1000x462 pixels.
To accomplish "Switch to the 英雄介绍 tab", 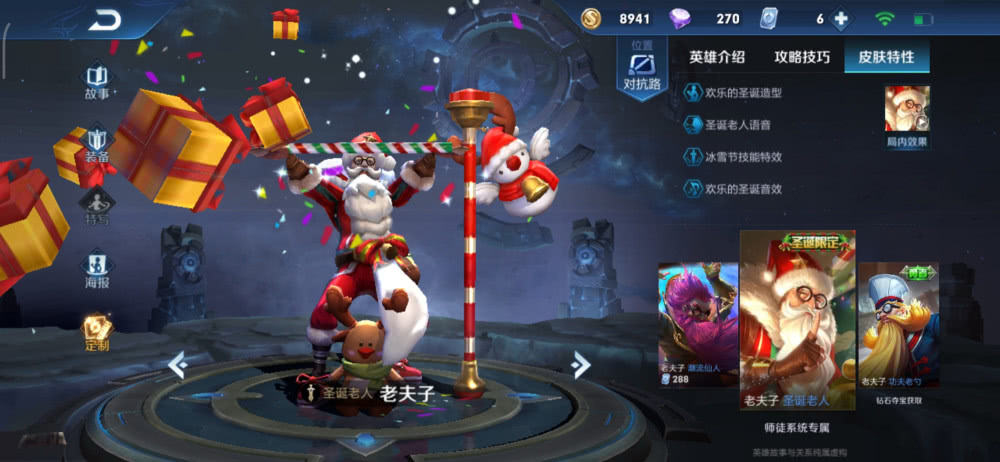I will point(717,57).
